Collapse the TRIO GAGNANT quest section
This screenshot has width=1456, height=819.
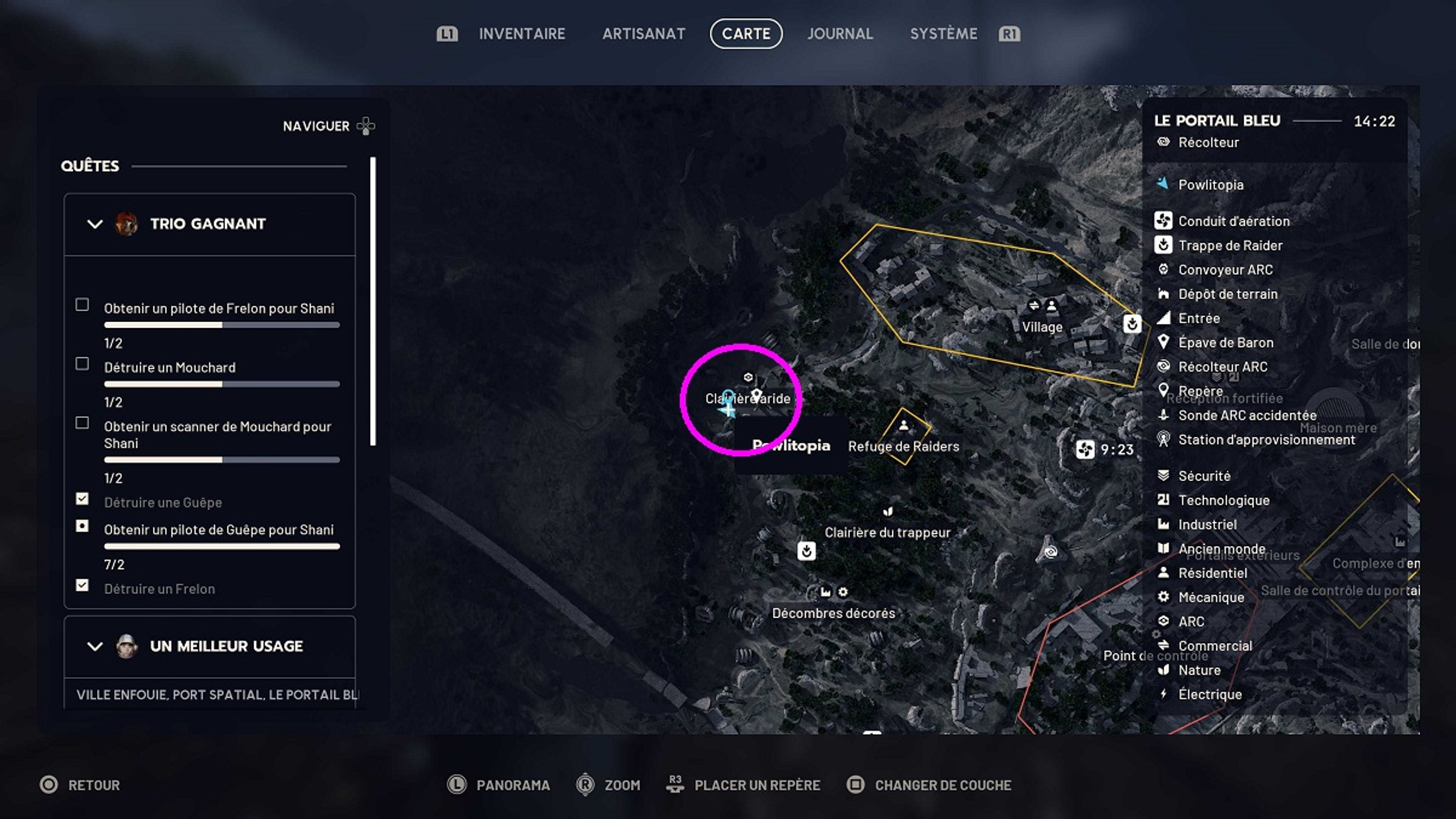click(93, 223)
